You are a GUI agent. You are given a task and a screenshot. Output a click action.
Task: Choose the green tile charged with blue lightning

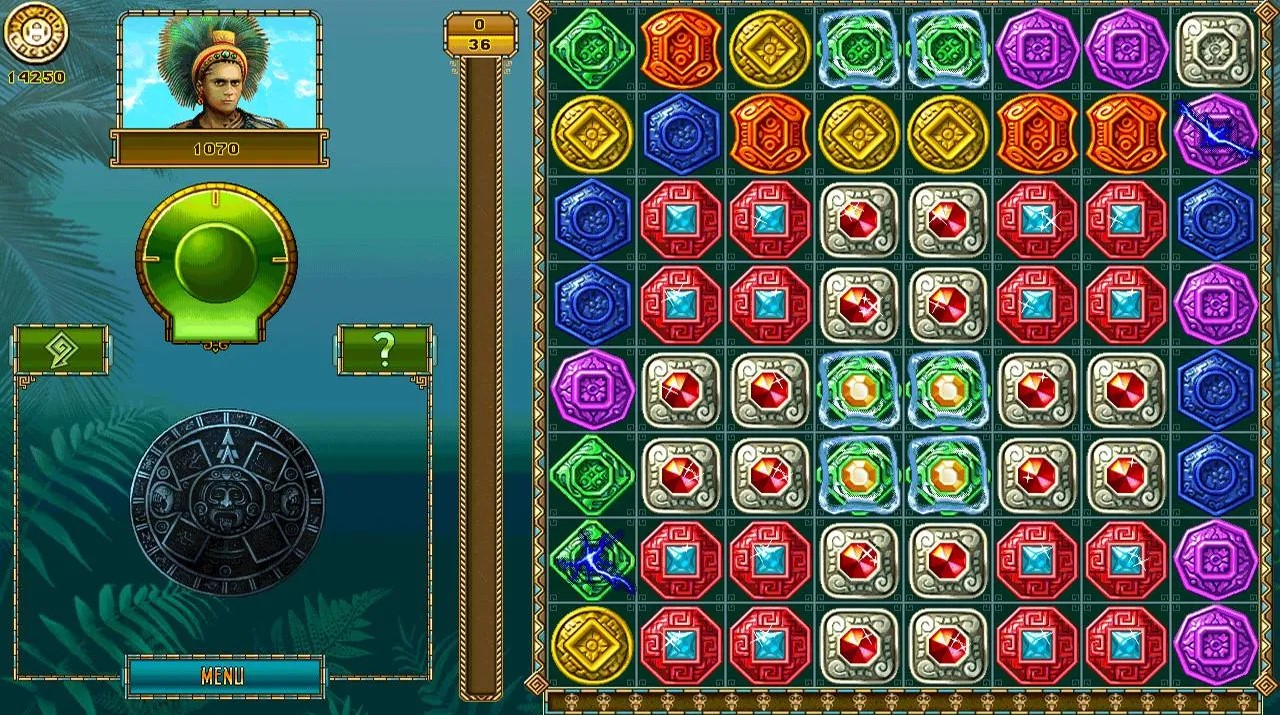click(x=591, y=560)
